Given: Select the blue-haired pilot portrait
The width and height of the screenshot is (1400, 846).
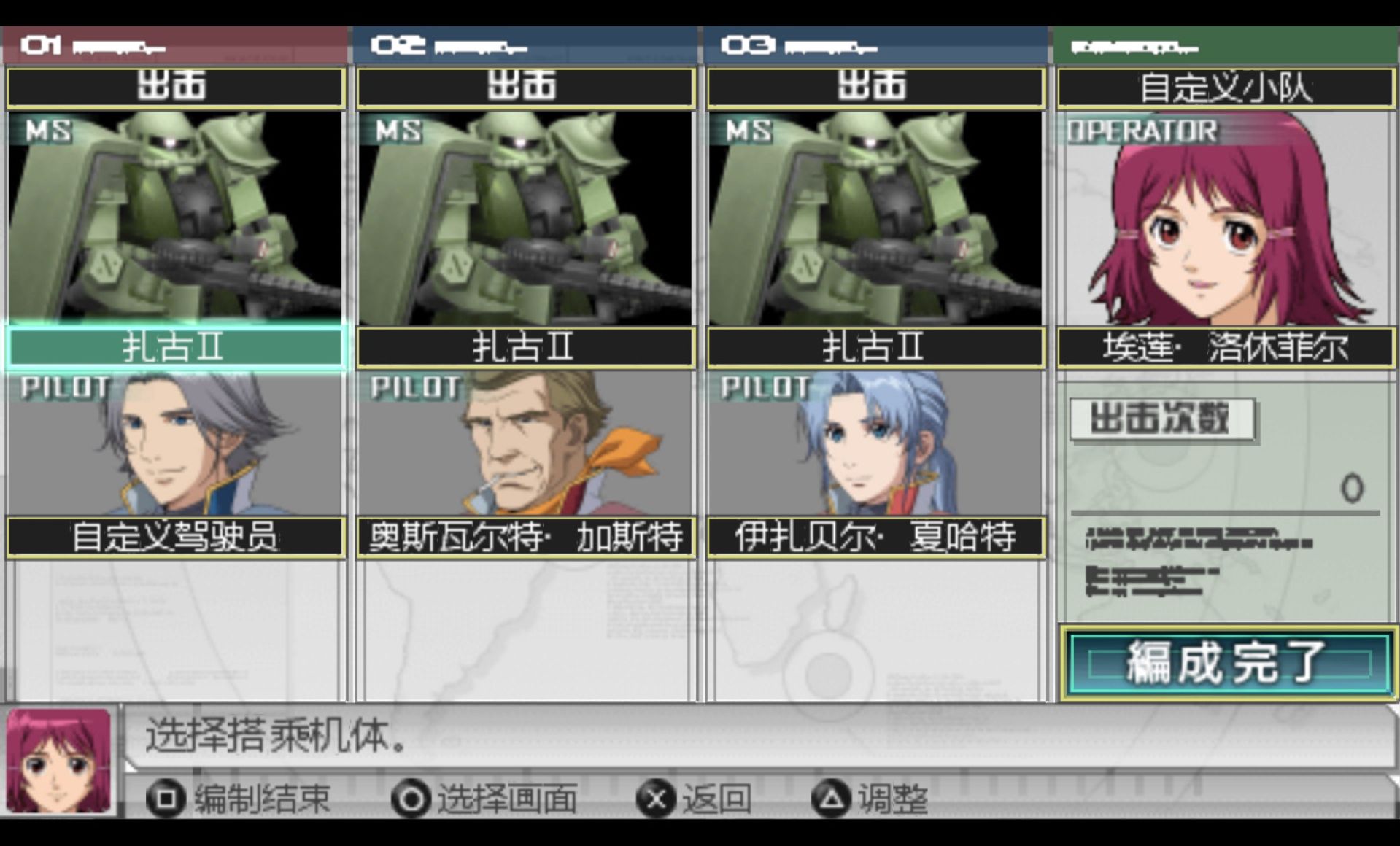Looking at the screenshot, I should coord(875,443).
